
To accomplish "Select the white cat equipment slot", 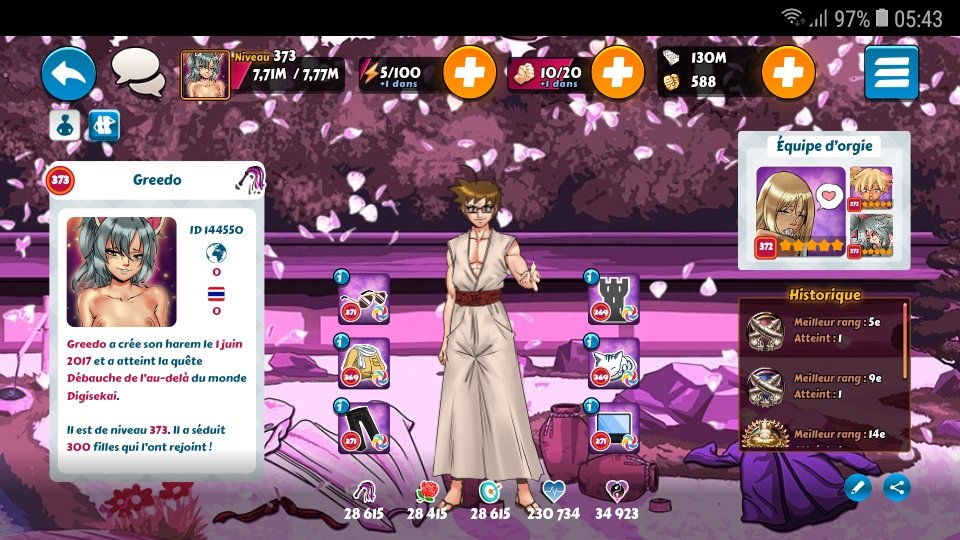I will (x=613, y=364).
